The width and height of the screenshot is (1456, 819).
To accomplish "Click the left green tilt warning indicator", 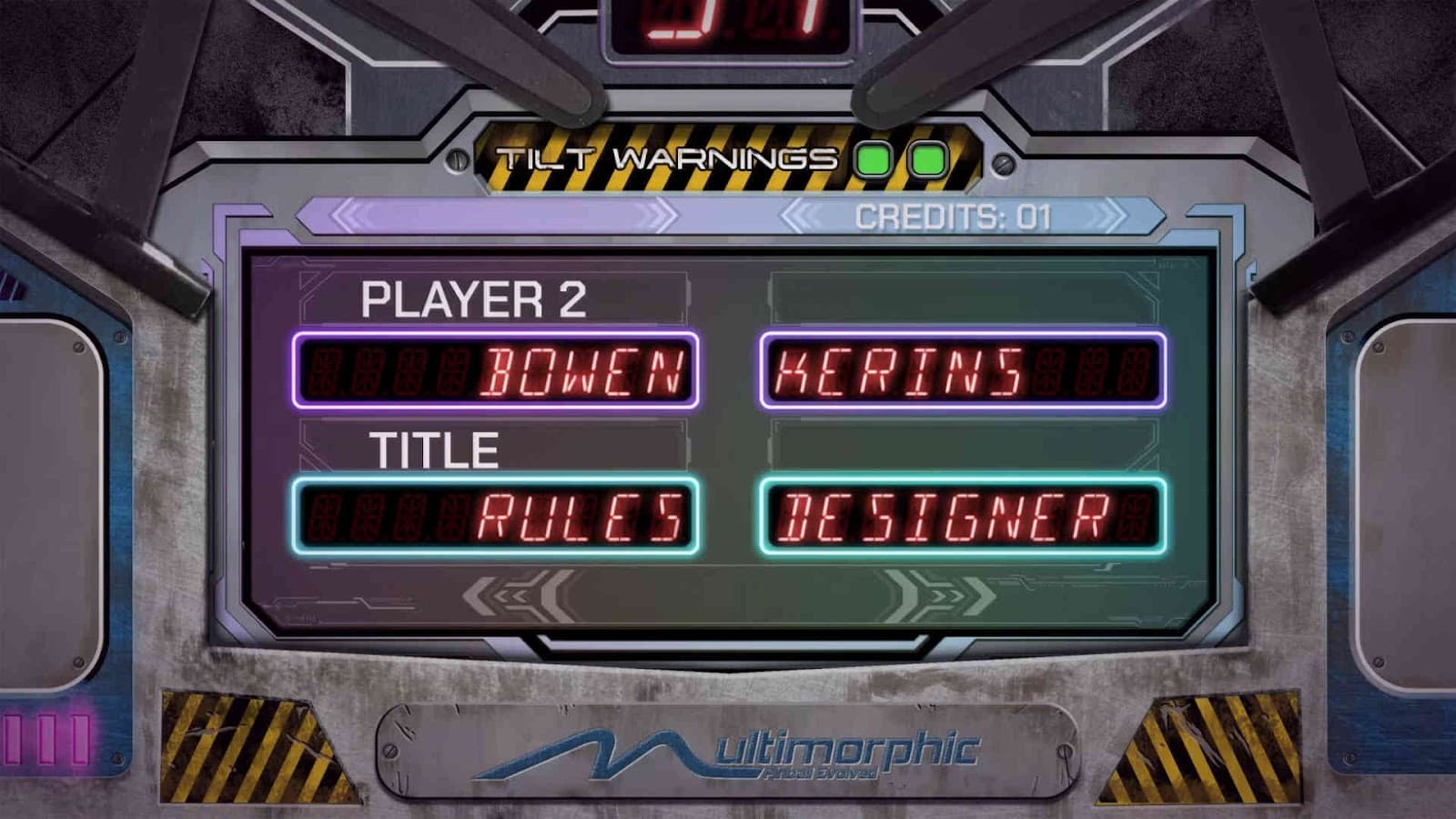I will [x=872, y=157].
